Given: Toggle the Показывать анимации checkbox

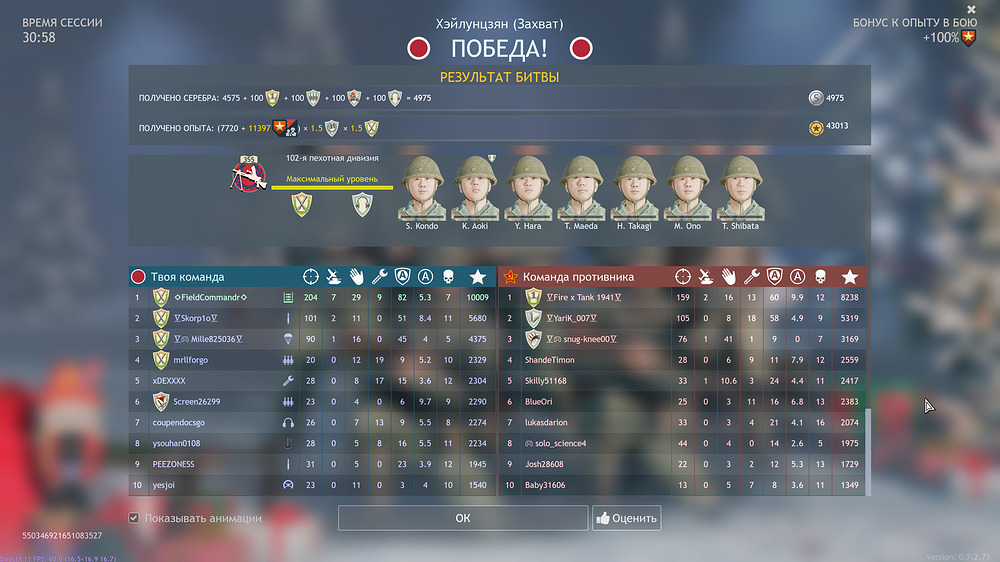Looking at the screenshot, I should click(134, 518).
